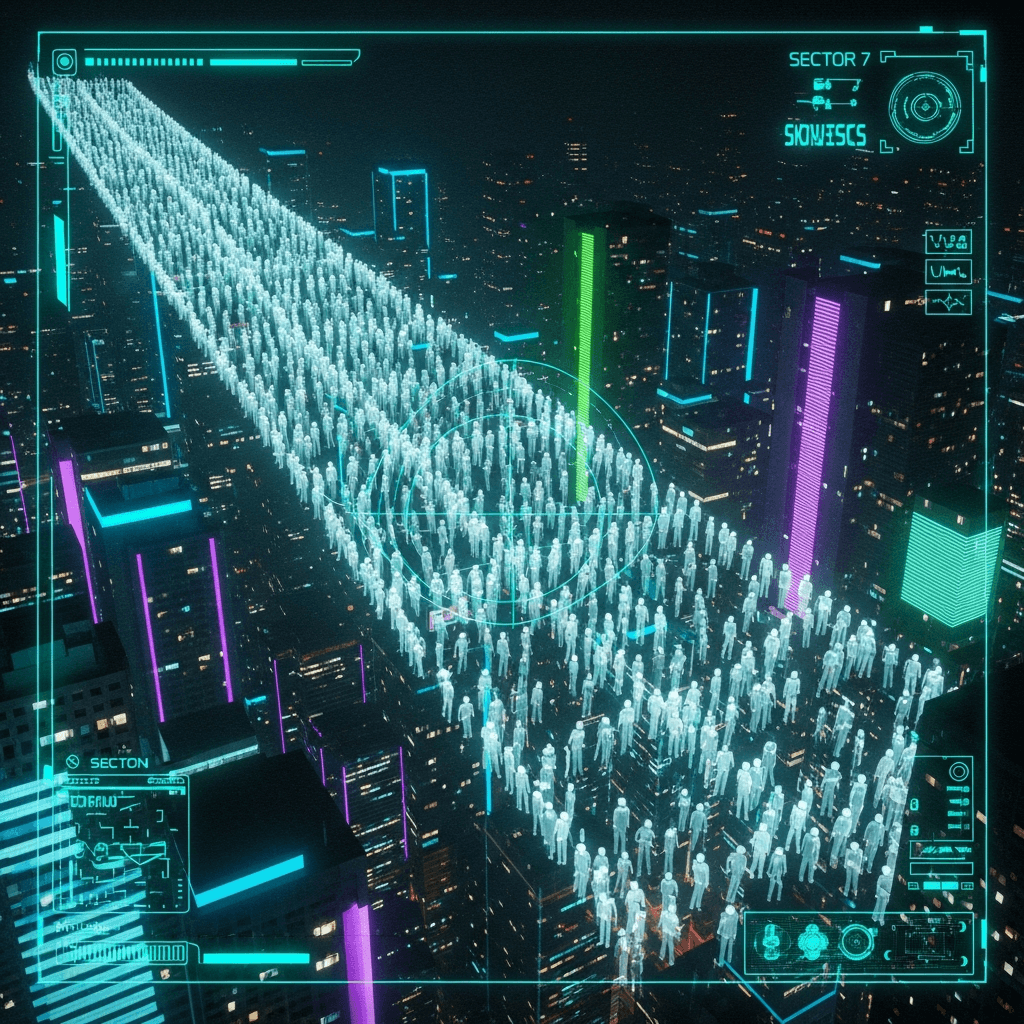The image size is (1024, 1024).
Task: Select the top waveform panel on the right edge
Action: [948, 241]
